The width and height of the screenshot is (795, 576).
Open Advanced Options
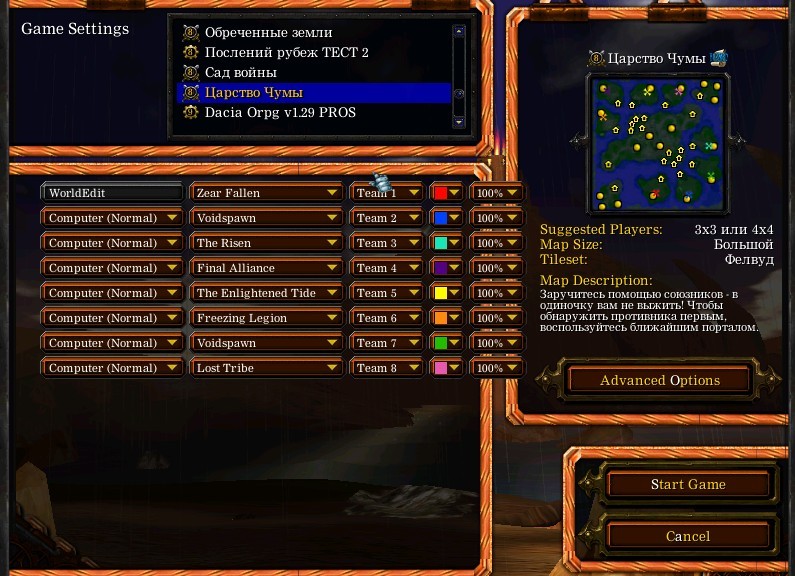click(x=659, y=380)
